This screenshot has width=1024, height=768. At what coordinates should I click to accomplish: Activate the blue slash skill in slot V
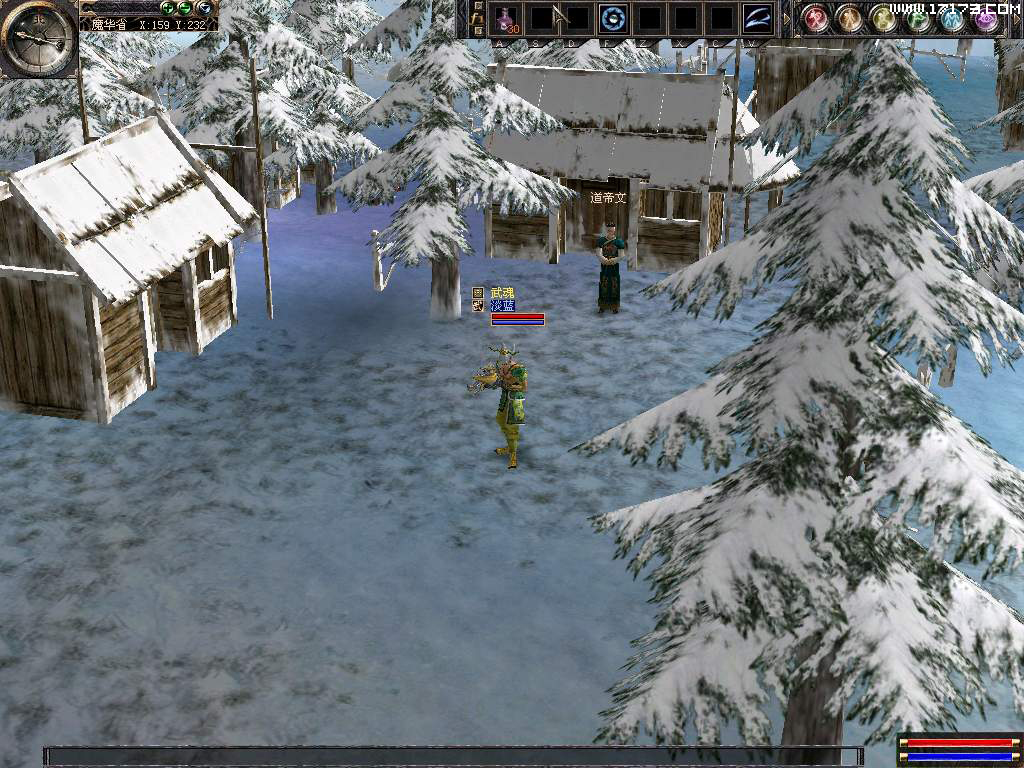click(x=757, y=19)
